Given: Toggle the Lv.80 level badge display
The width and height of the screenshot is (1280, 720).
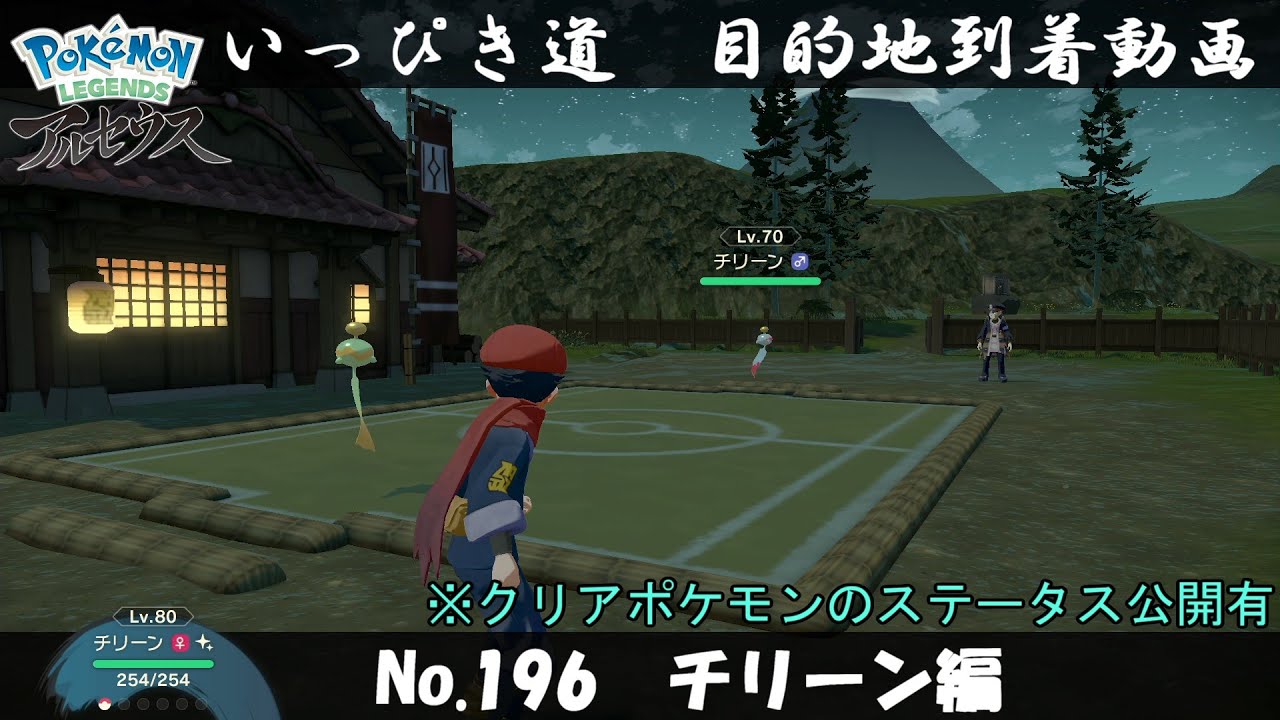Looking at the screenshot, I should 152,616.
